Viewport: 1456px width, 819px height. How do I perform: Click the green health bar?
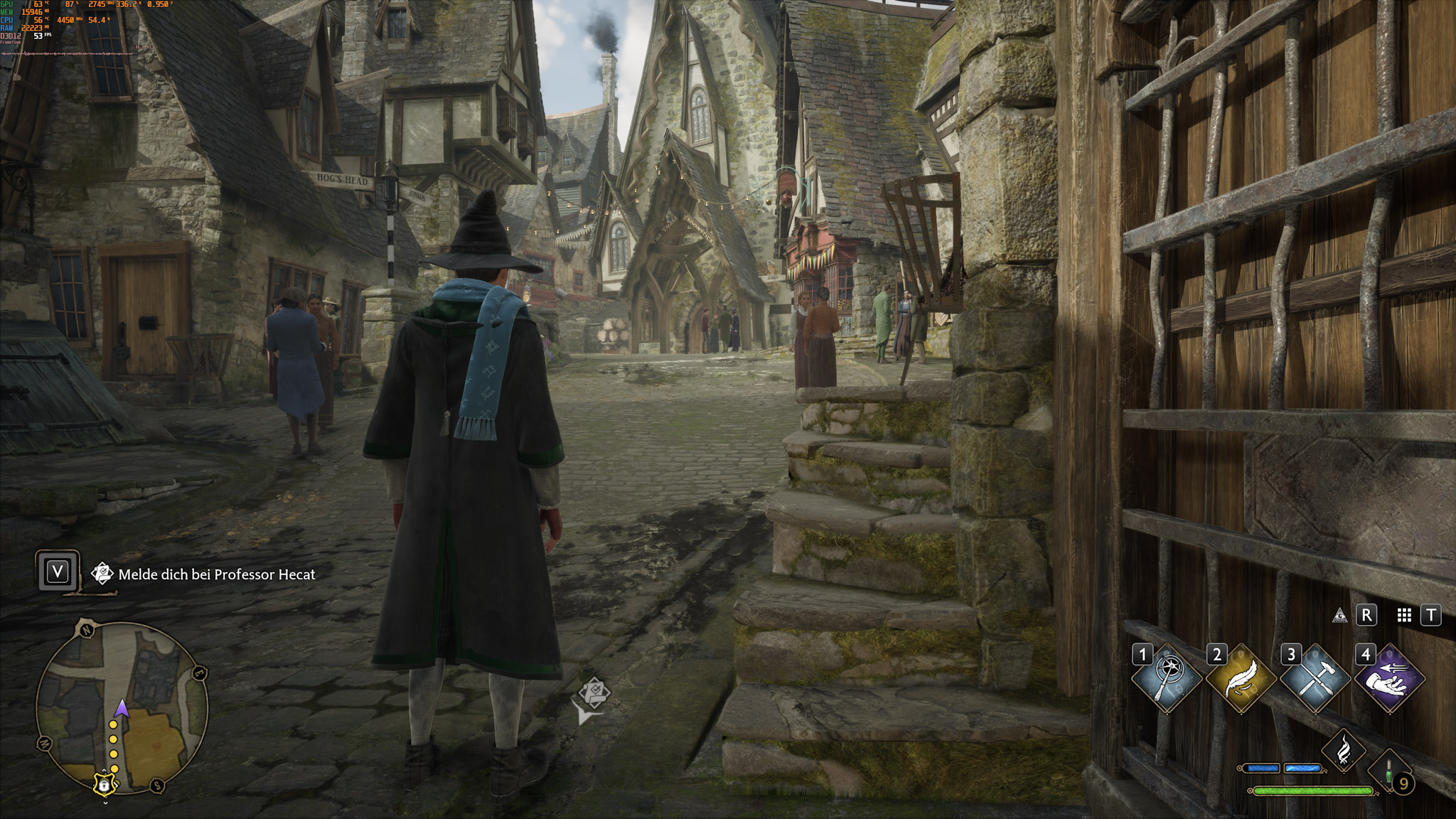(x=1313, y=792)
